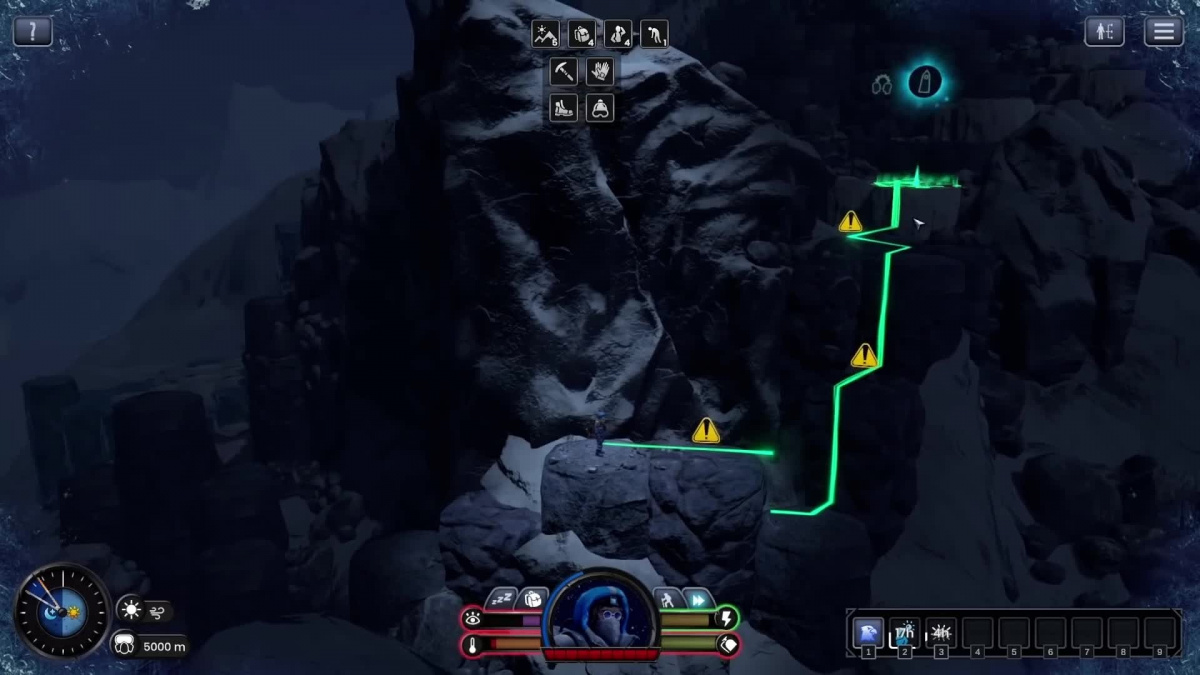Image resolution: width=1200 pixels, height=675 pixels.
Task: Click the exhausted hunched climber skill icon
Action: coord(654,35)
